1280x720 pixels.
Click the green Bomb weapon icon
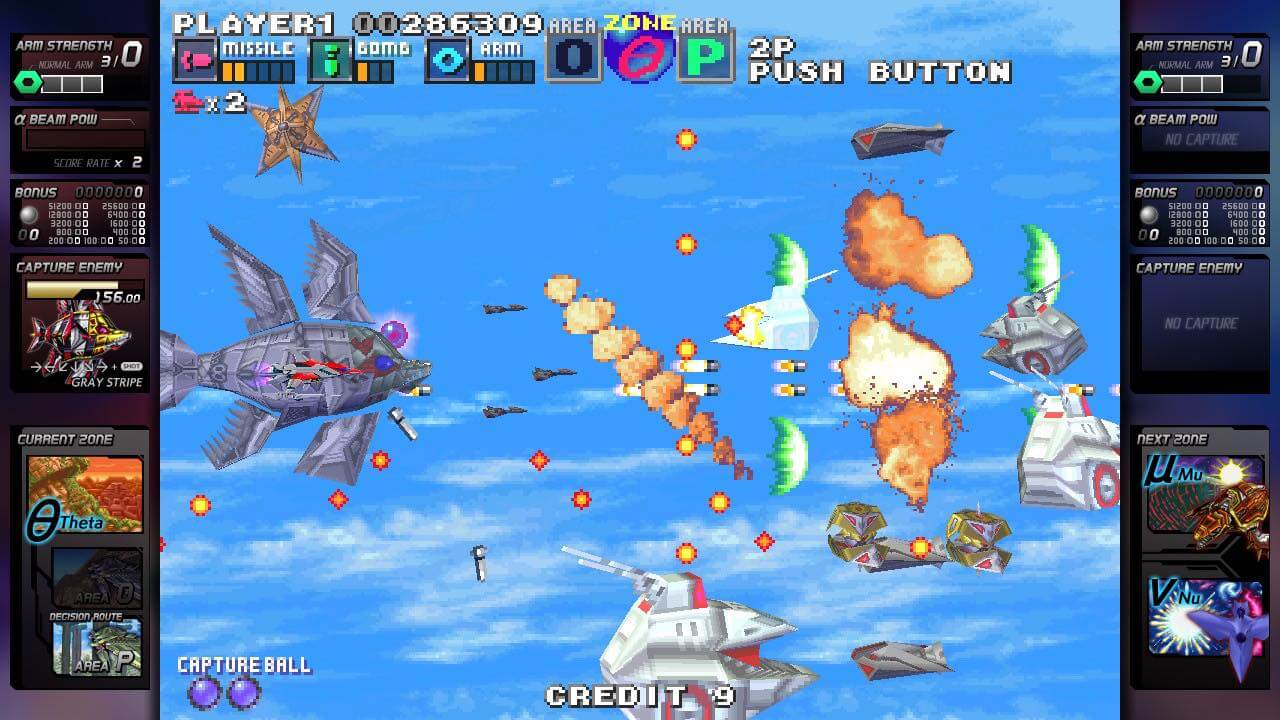pos(329,61)
